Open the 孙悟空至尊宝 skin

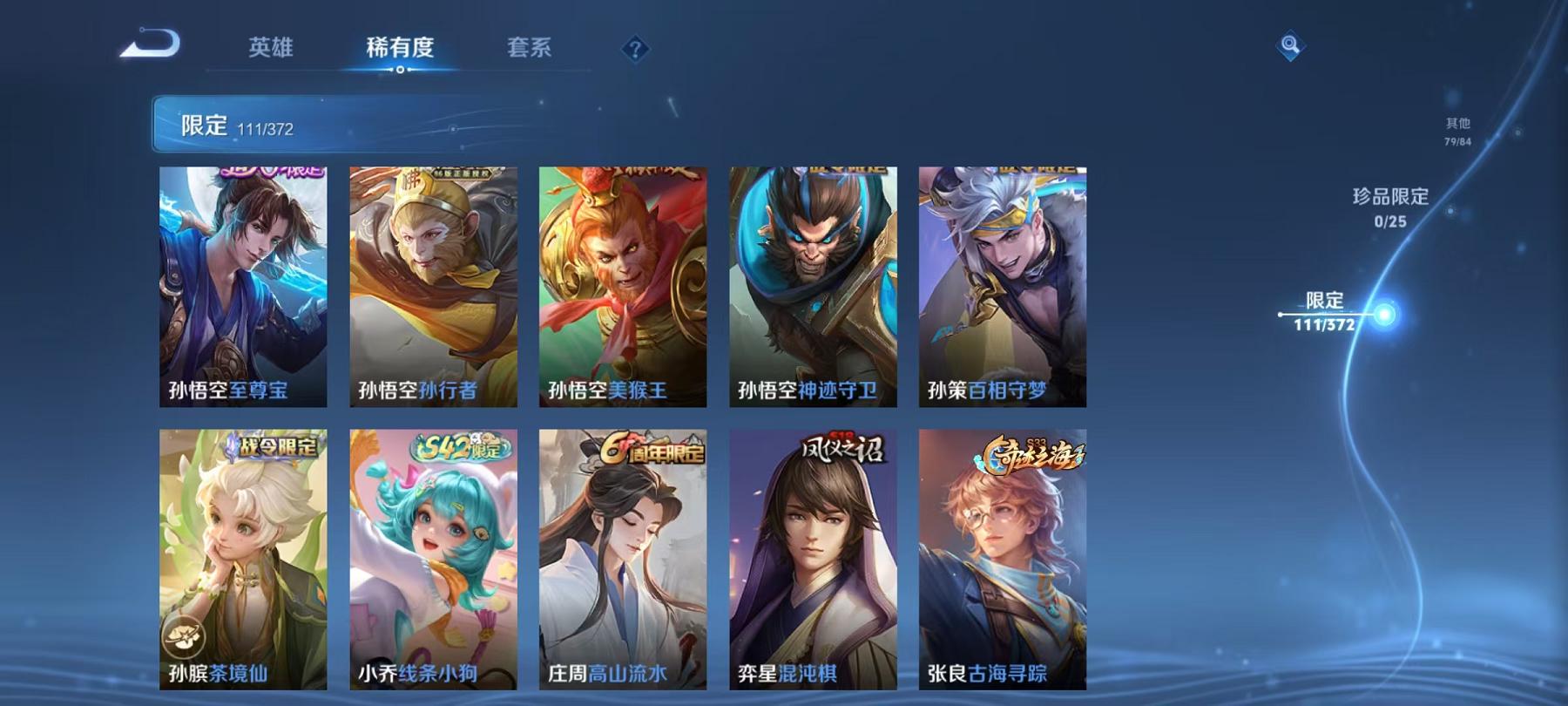coord(245,288)
